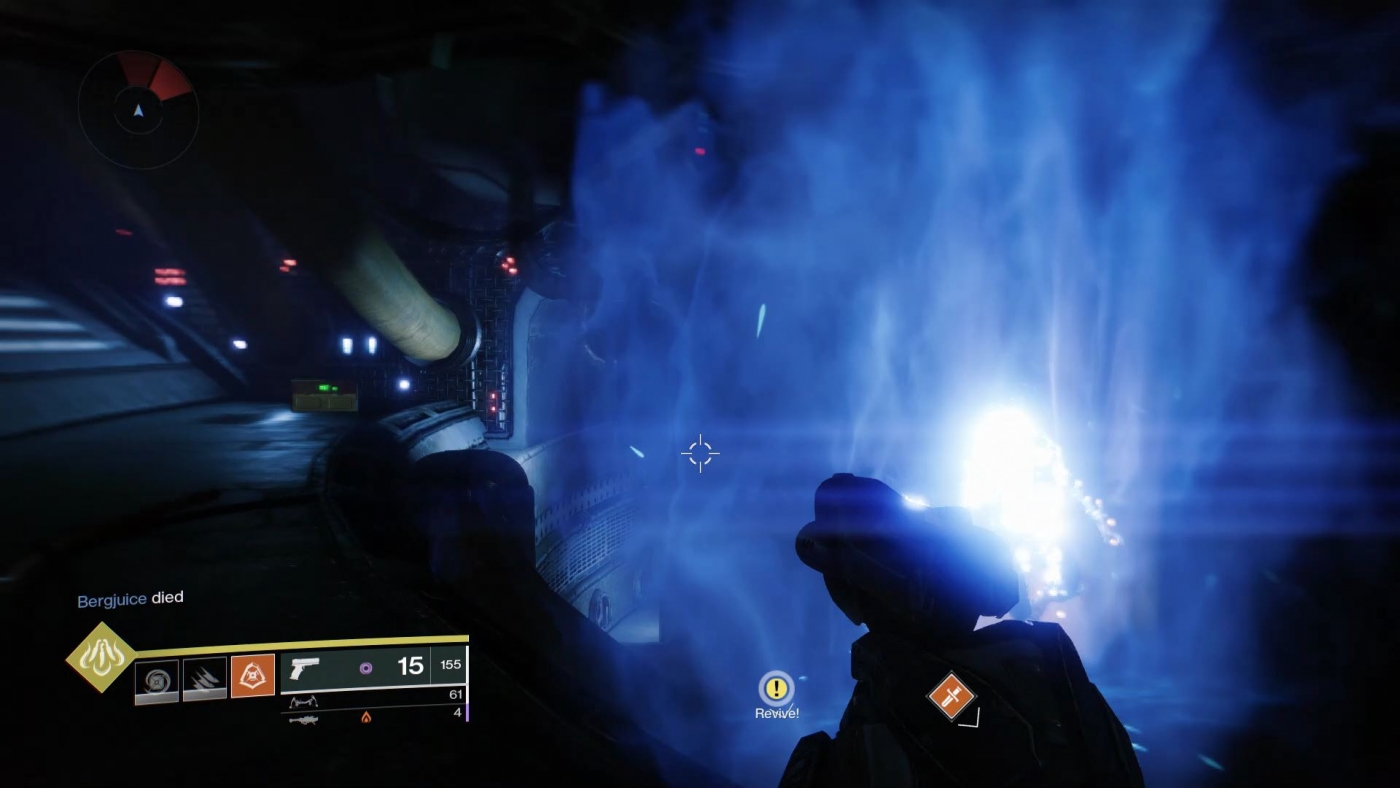
Task: Click the yellow Revive exclamation prompt
Action: coord(775,689)
